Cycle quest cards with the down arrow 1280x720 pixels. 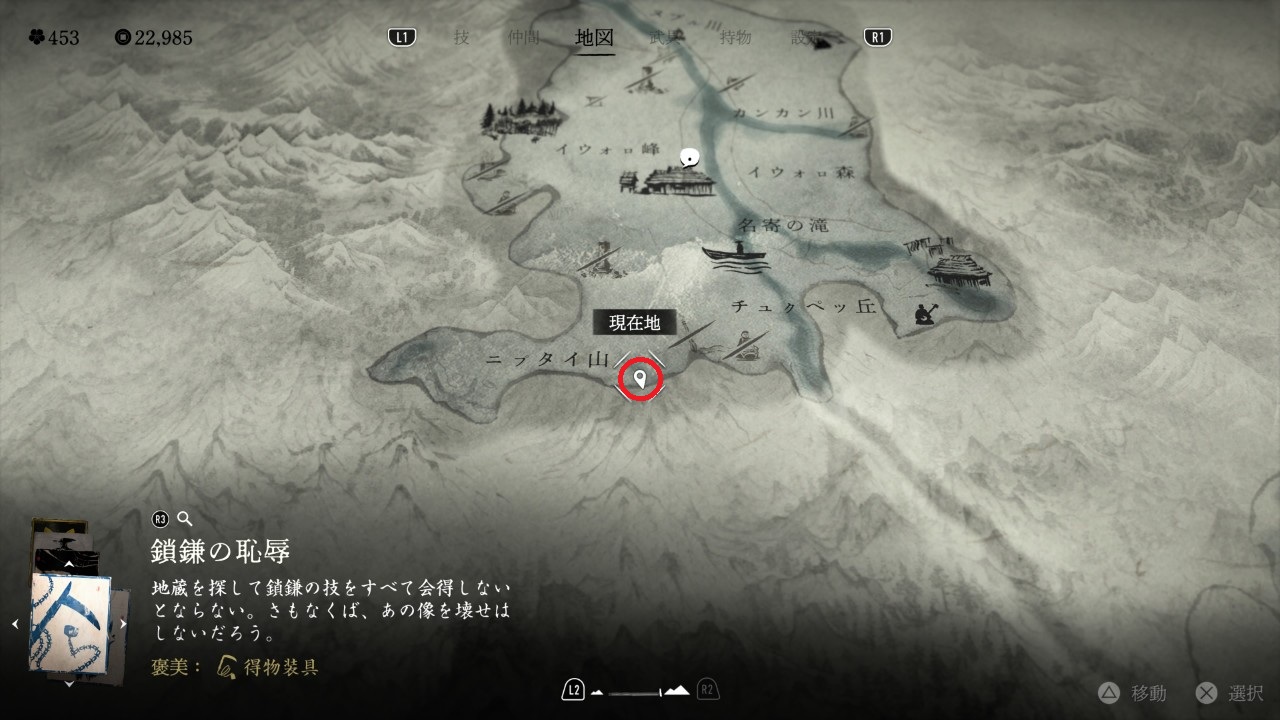tap(69, 684)
